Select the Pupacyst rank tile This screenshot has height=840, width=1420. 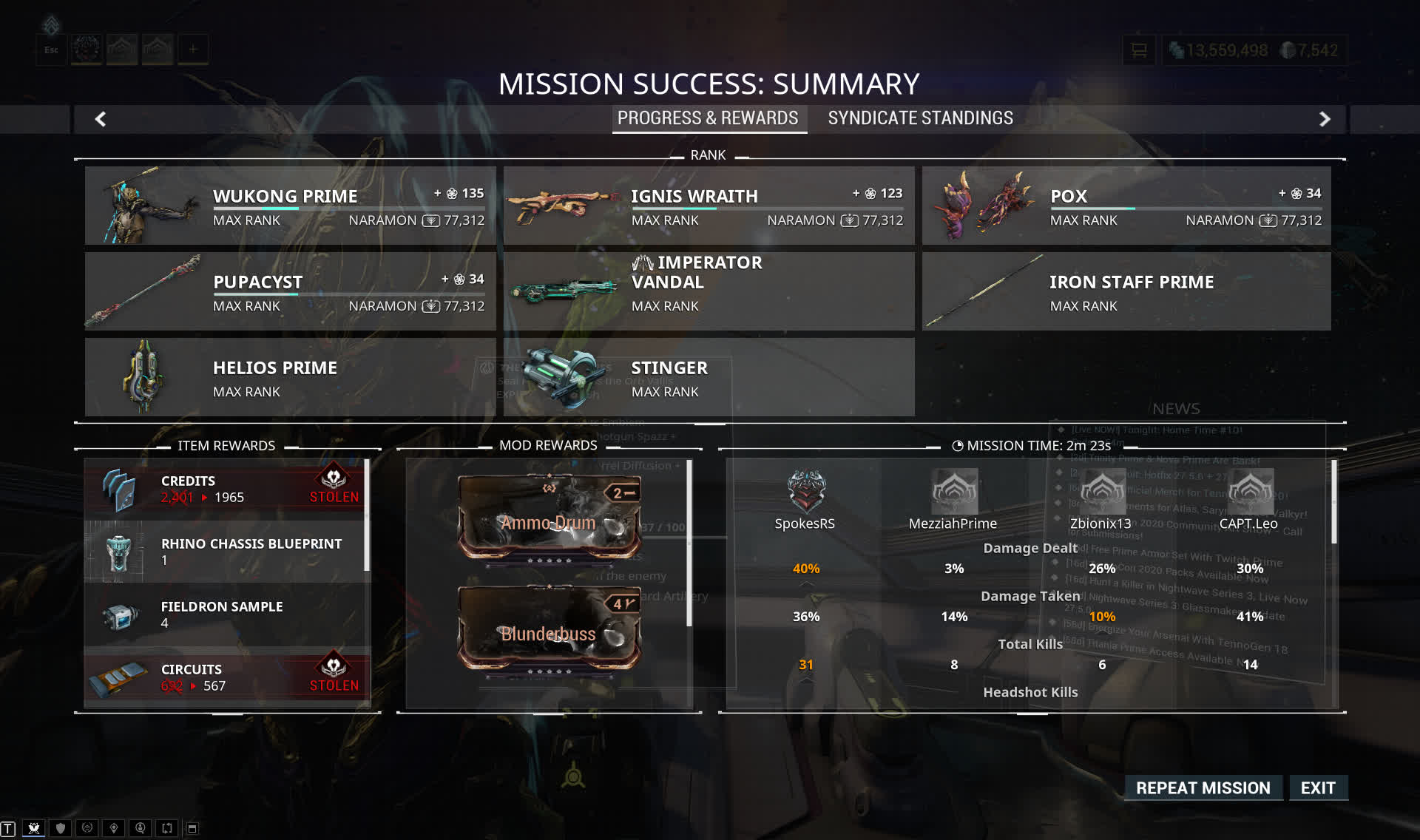click(290, 291)
